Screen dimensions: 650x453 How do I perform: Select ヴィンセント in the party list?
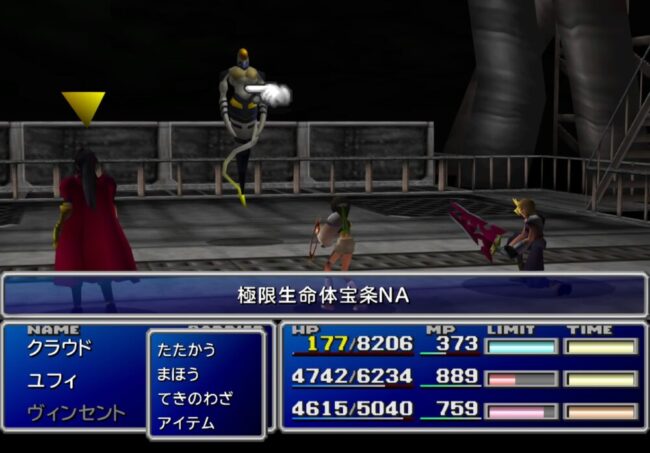(x=76, y=413)
